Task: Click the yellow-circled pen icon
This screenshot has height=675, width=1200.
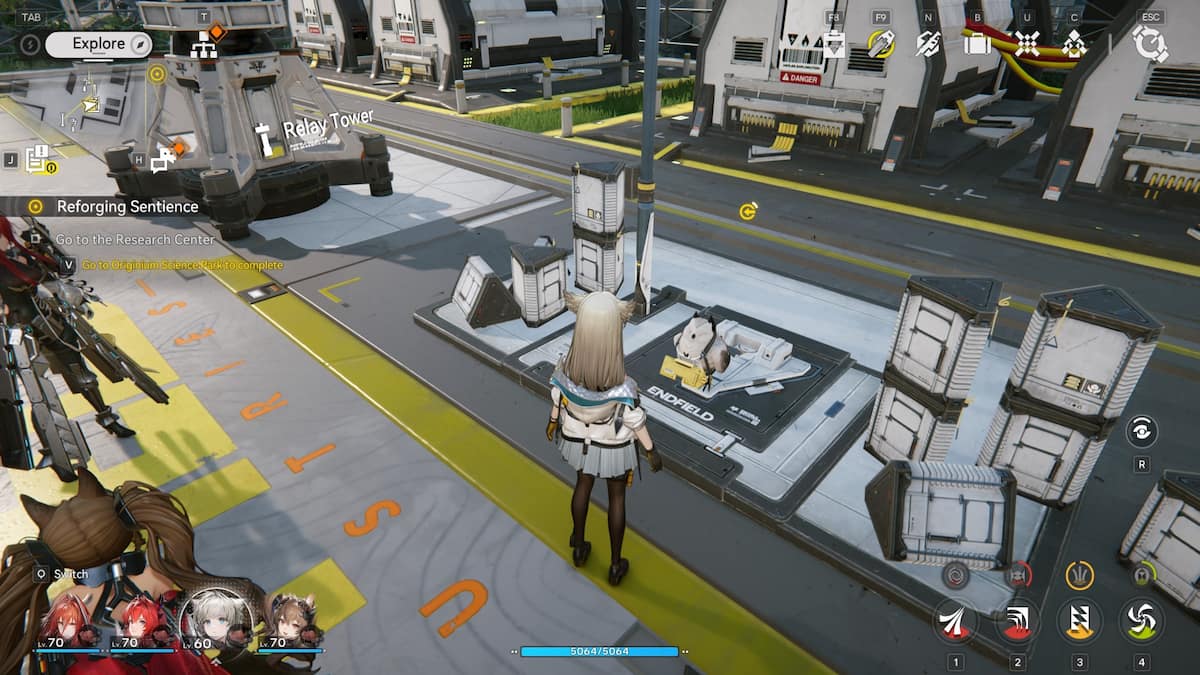Action: 880,43
